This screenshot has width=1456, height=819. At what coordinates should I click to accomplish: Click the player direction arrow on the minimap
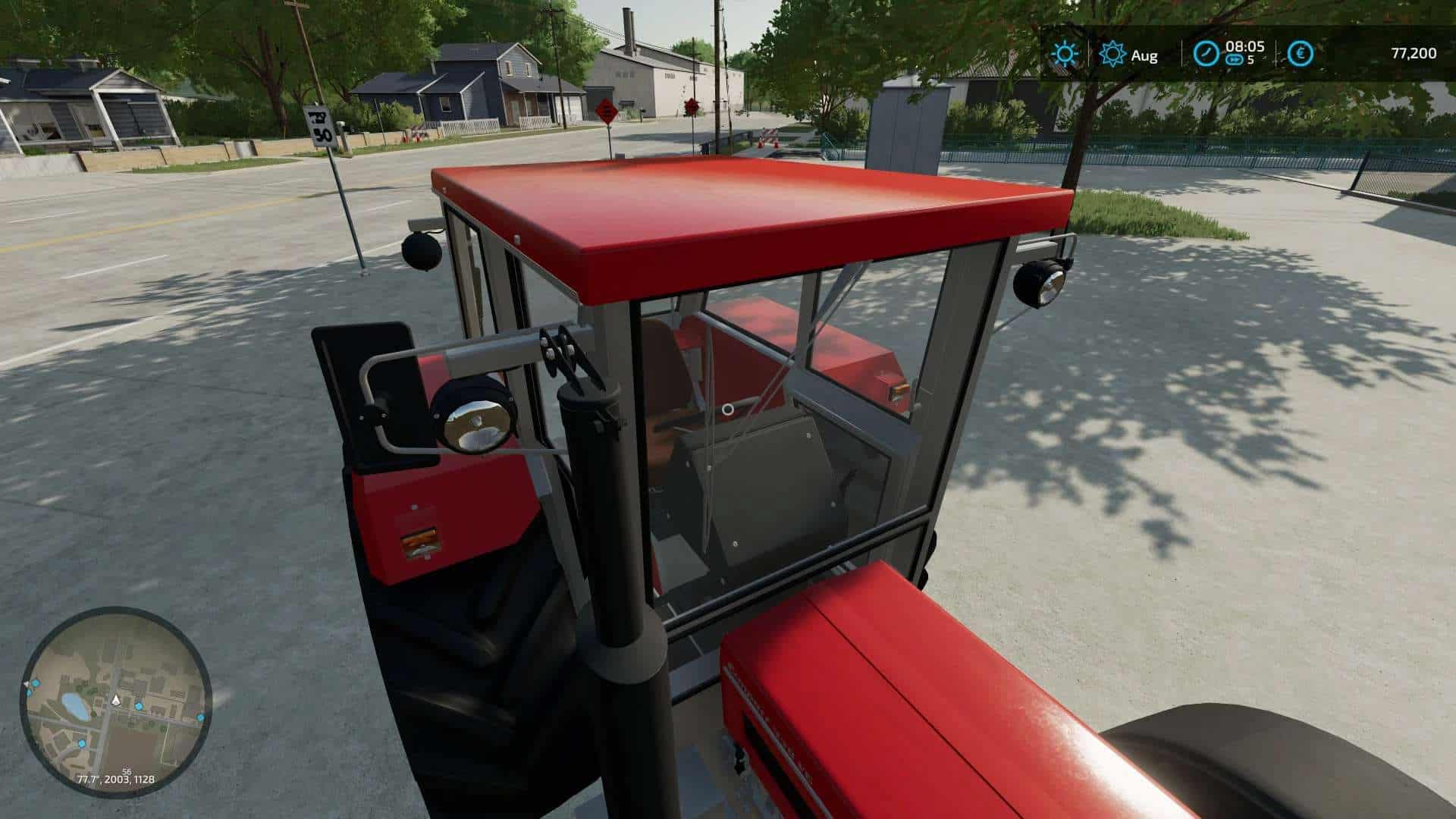point(115,701)
